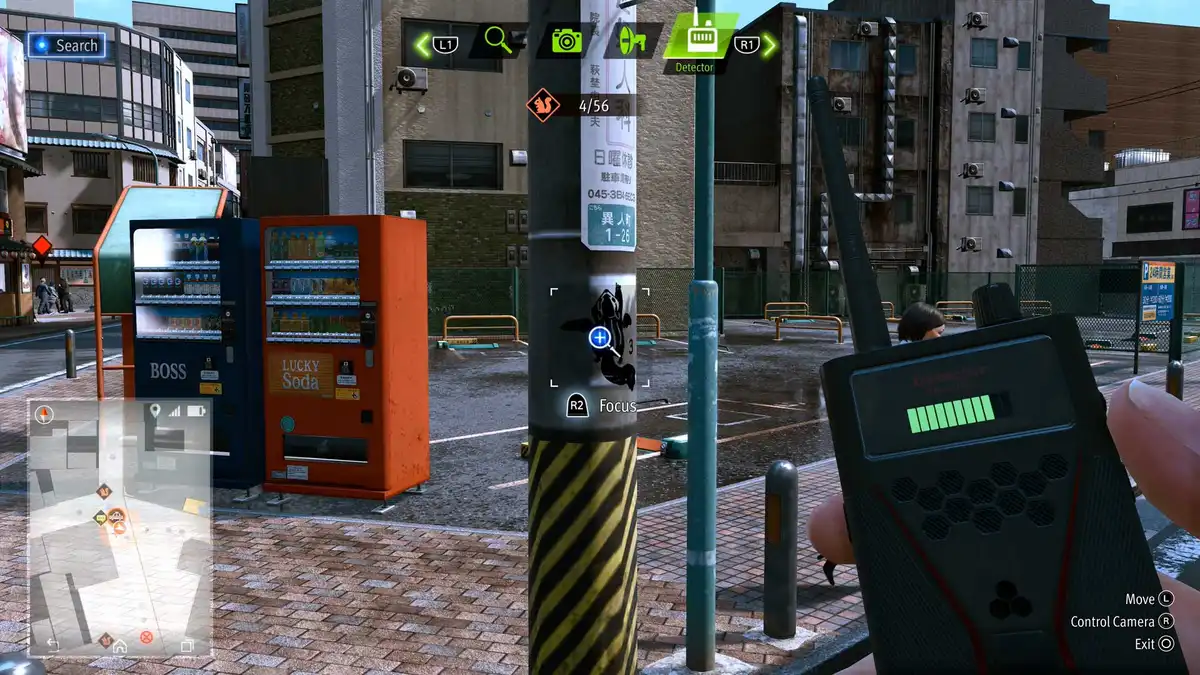Click the right green arrow of gadget selector

click(x=769, y=44)
